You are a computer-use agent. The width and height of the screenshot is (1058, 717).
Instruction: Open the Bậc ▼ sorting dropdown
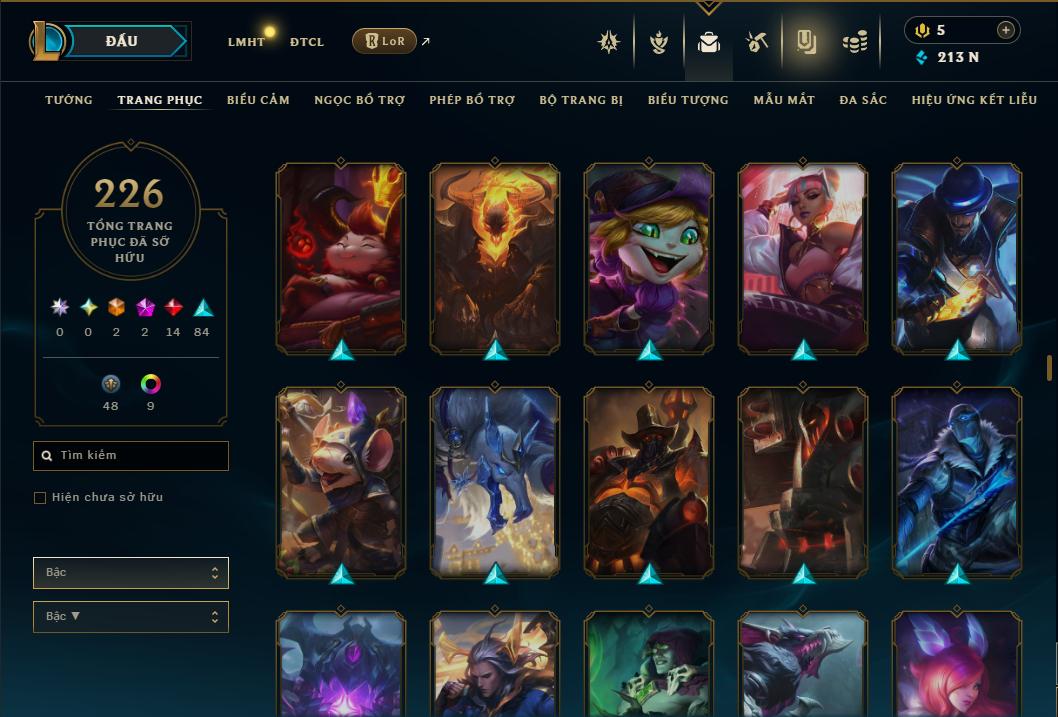pos(131,617)
